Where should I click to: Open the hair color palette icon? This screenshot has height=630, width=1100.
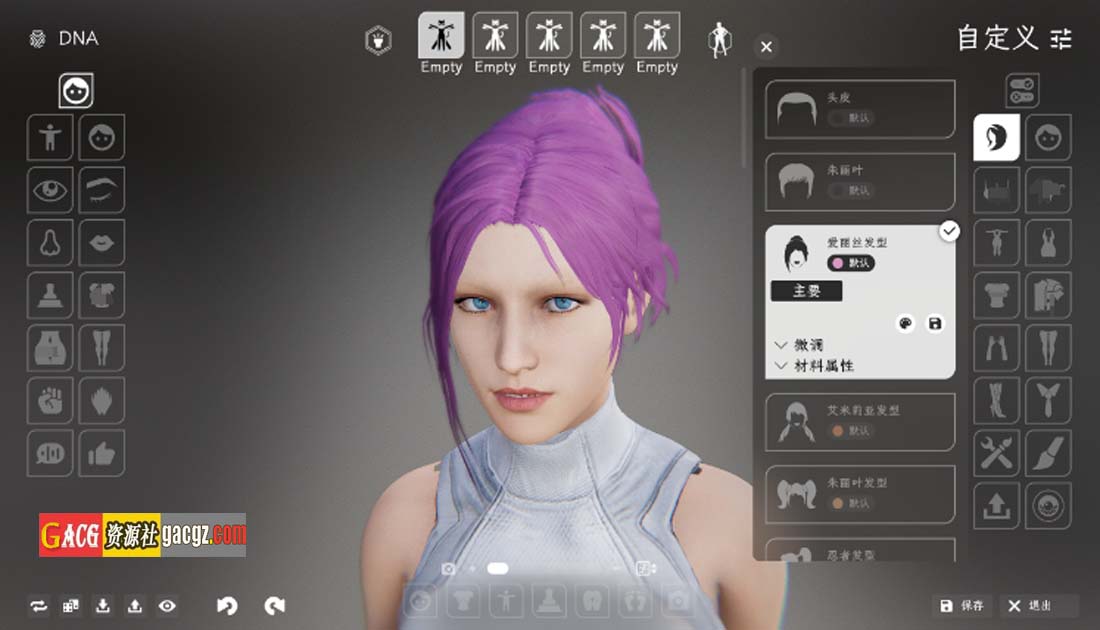(x=906, y=324)
